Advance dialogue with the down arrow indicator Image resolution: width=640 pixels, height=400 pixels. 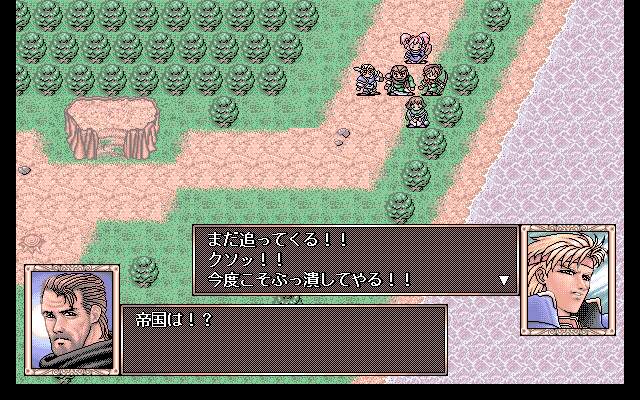tap(504, 281)
